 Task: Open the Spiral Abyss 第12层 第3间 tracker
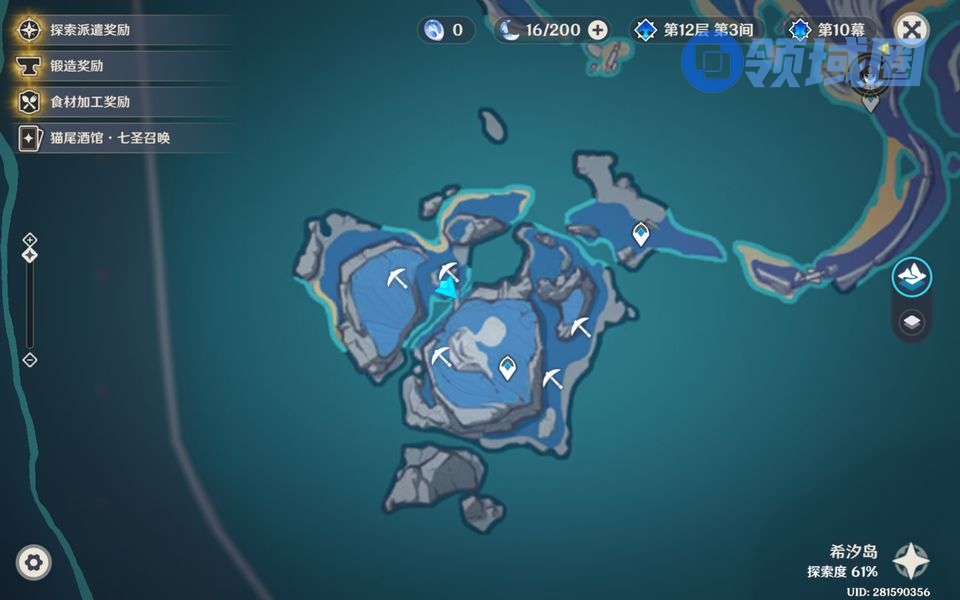point(697,30)
